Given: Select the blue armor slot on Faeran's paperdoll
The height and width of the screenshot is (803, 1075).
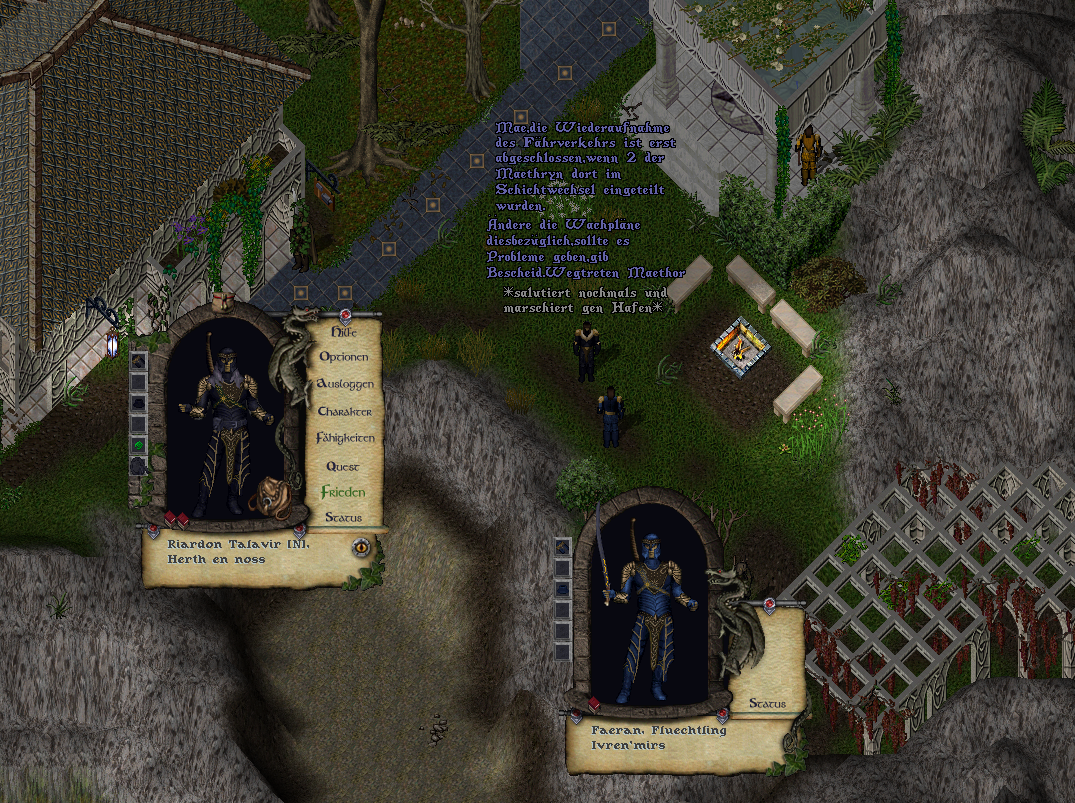Looking at the screenshot, I should coord(562,547).
